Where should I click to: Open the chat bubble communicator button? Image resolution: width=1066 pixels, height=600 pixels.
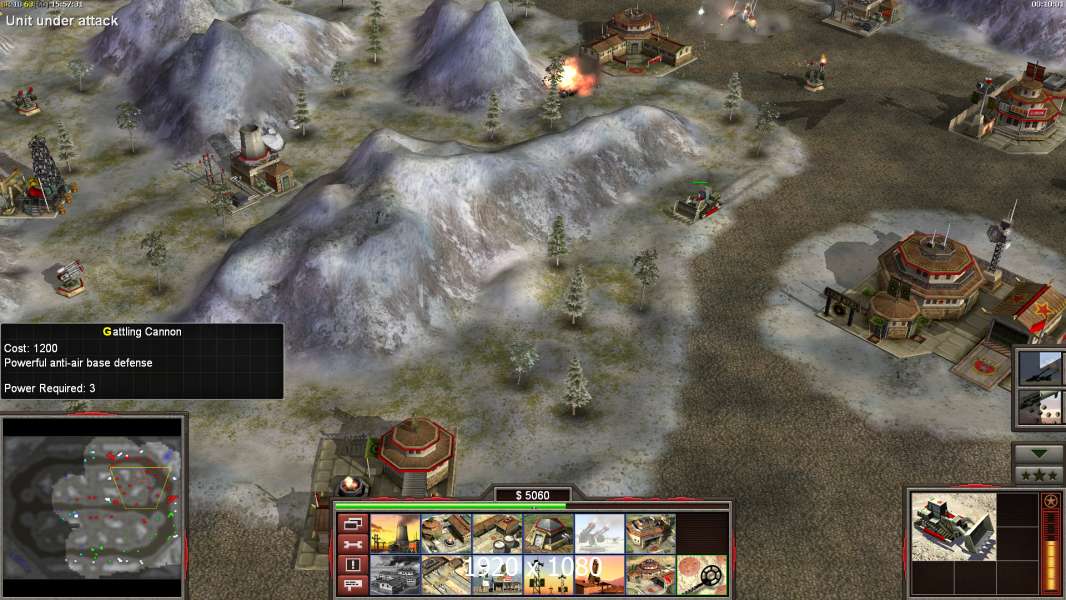(351, 586)
